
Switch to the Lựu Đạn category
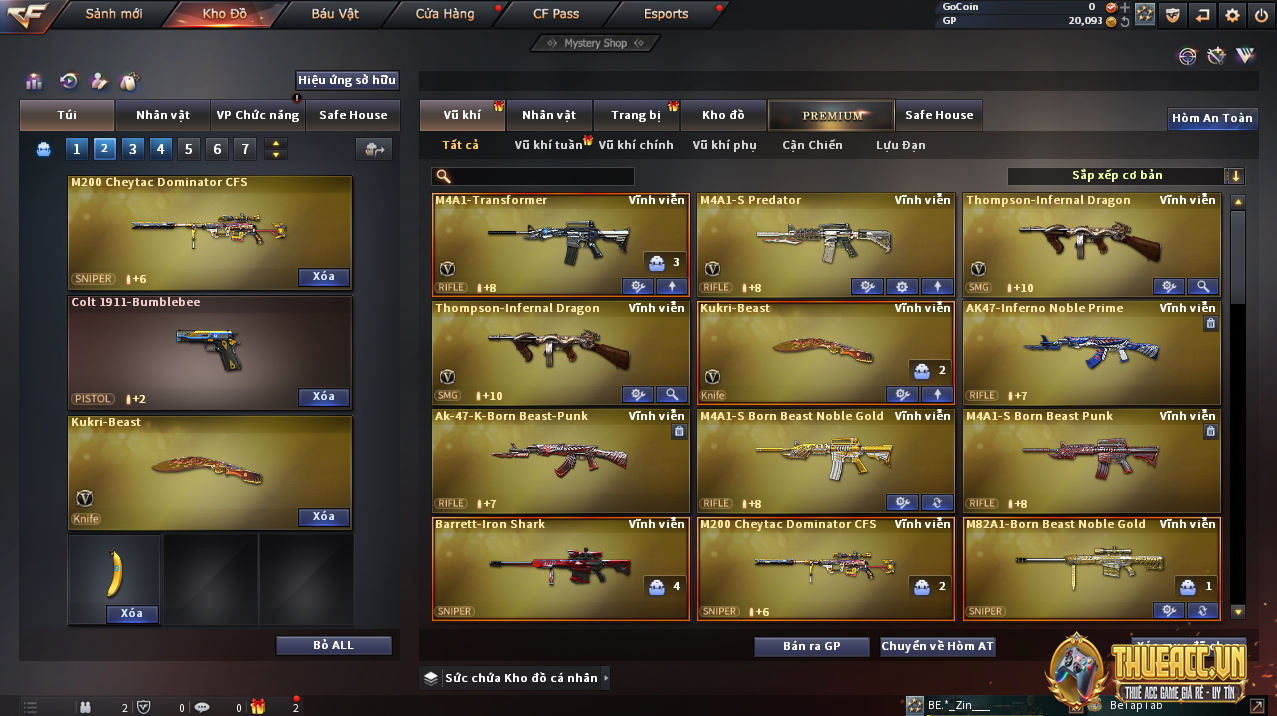tap(900, 145)
